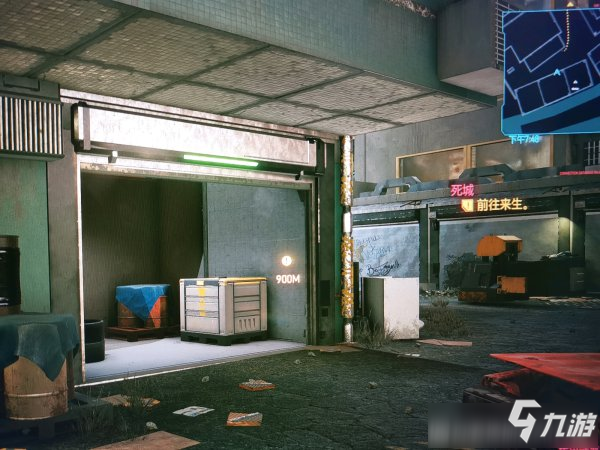This screenshot has height=450, width=600.
Task: Select the 前往来生 quest objective tracker
Action: coord(497,204)
